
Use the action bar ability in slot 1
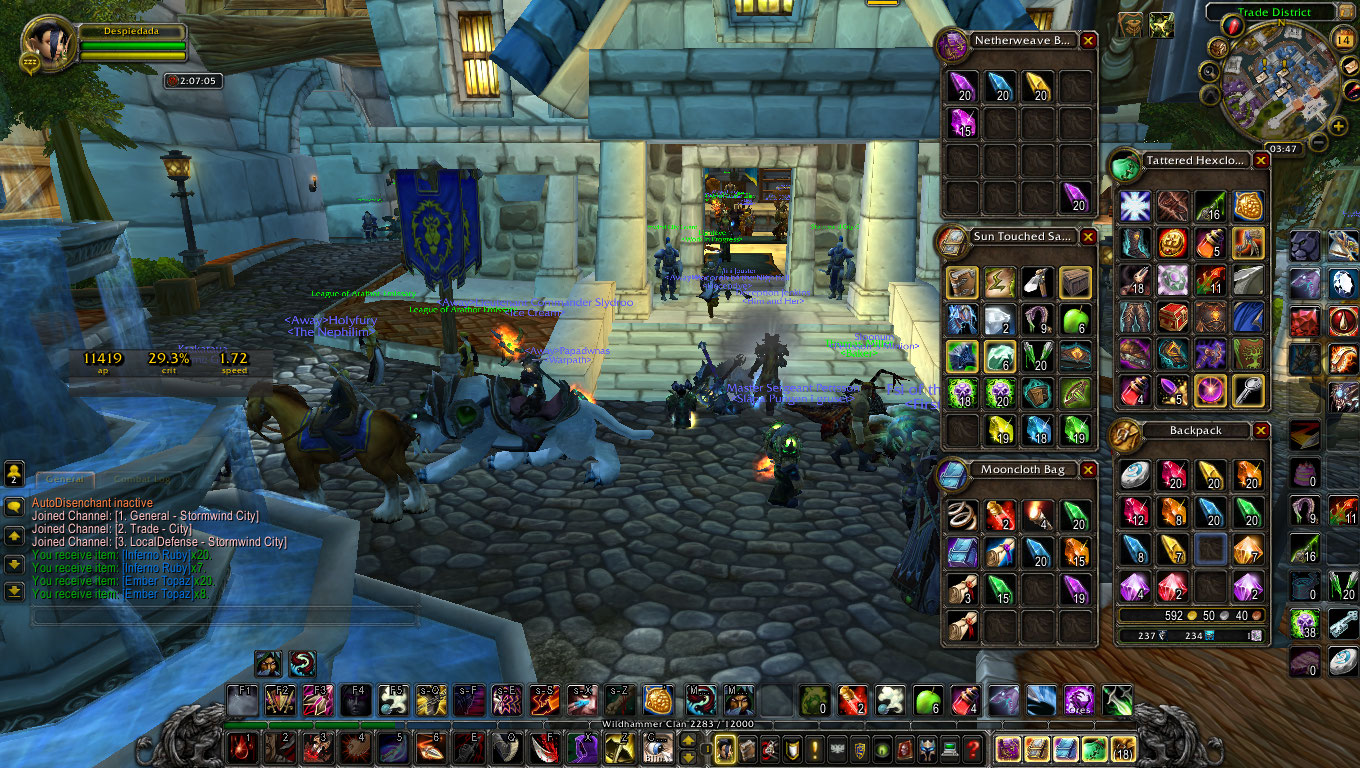click(x=240, y=748)
